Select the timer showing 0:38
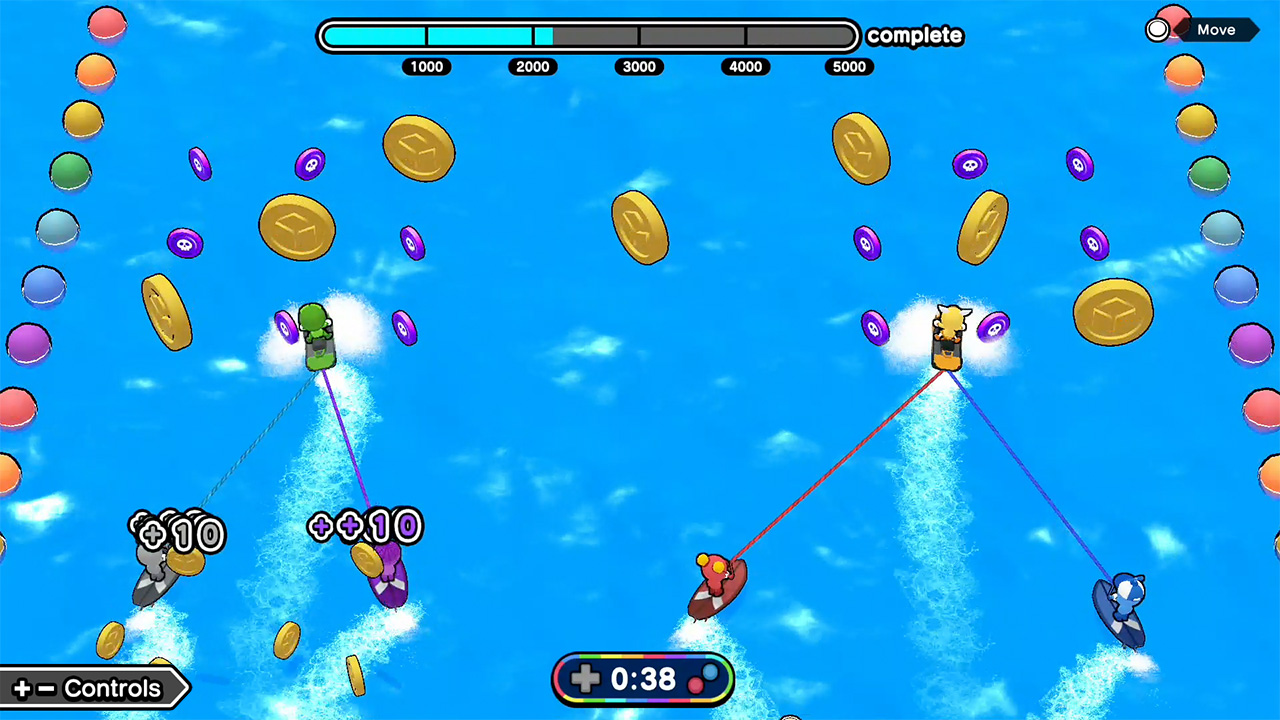 click(643, 680)
